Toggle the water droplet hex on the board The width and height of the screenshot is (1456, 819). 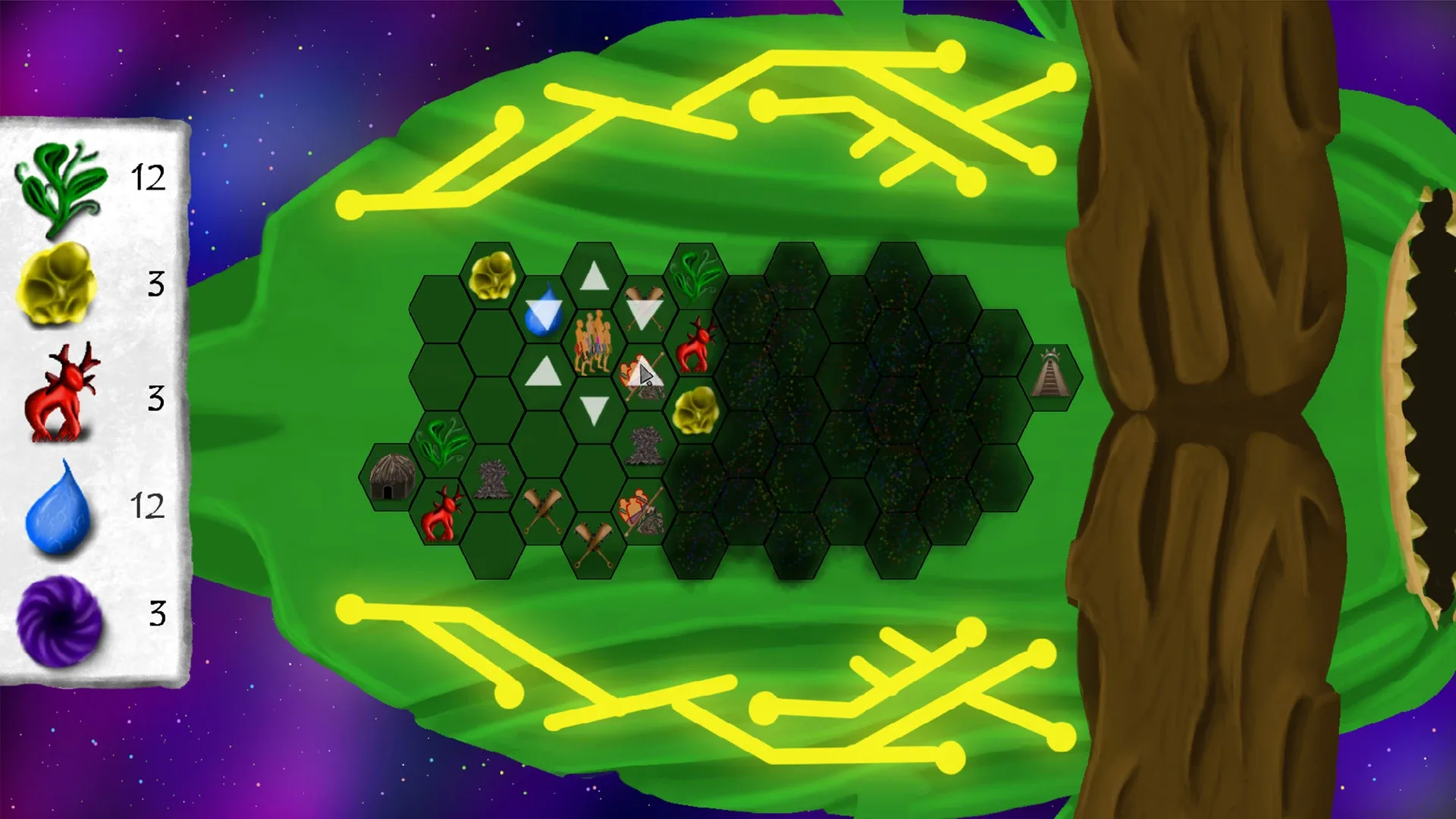coord(542,313)
